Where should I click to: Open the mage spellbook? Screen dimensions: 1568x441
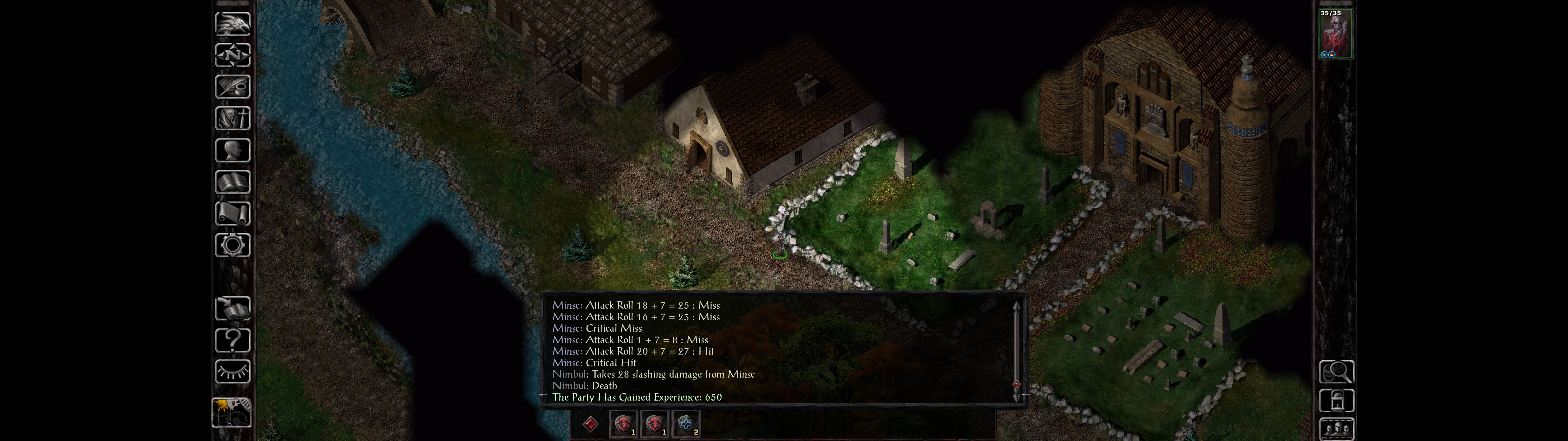[232, 182]
